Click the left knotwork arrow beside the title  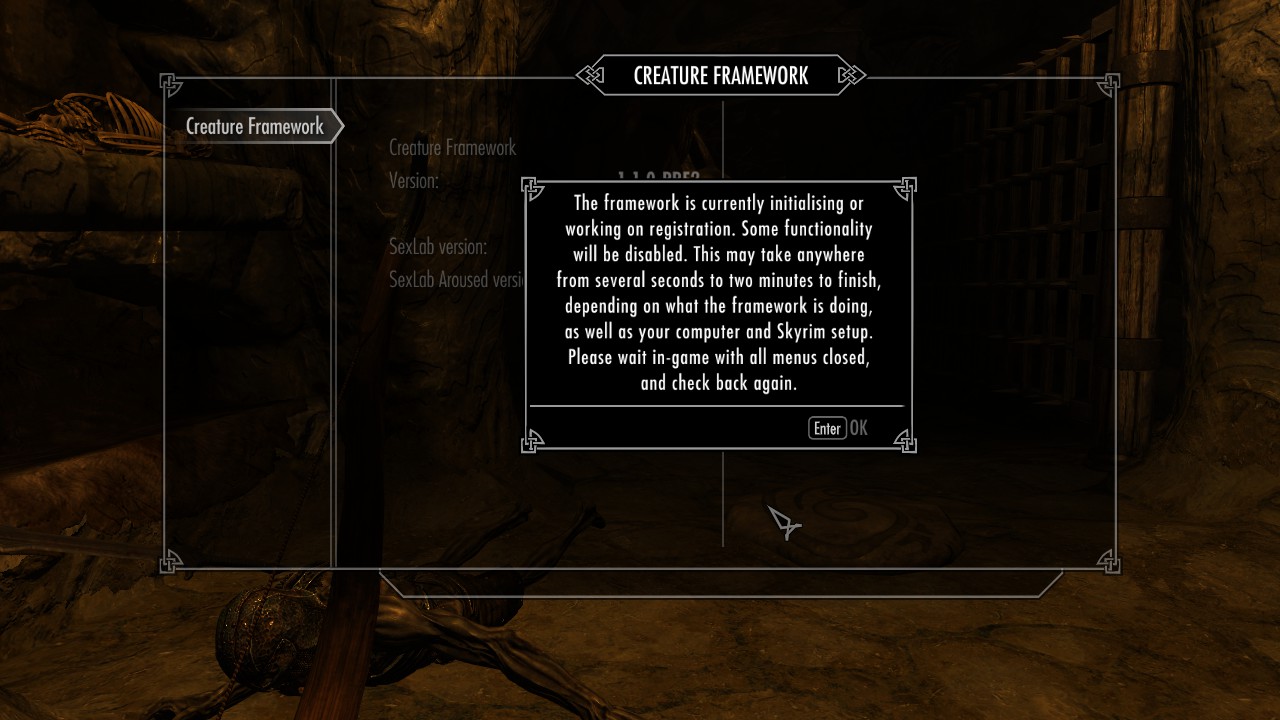point(590,75)
